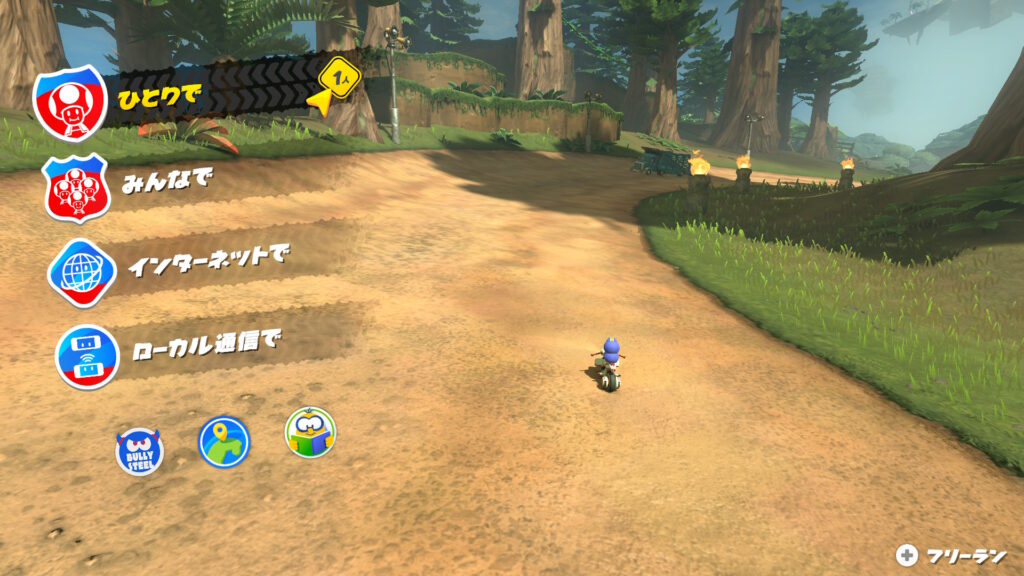Open the map pin icon
This screenshot has width=1024, height=576.
click(224, 442)
